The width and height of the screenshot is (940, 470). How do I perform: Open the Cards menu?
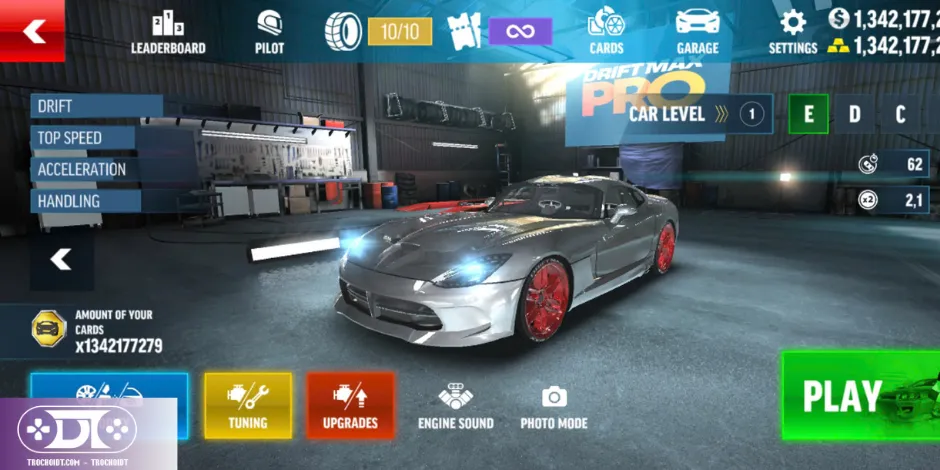[605, 33]
